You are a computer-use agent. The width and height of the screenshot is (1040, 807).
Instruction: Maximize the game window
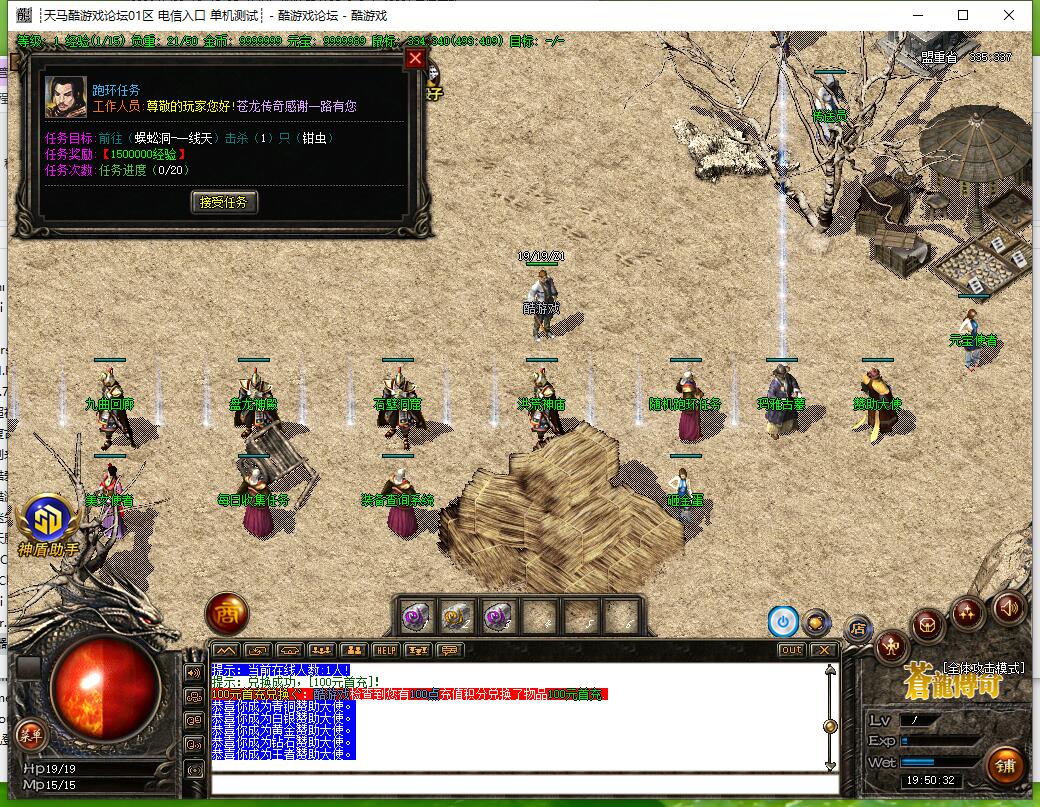963,15
